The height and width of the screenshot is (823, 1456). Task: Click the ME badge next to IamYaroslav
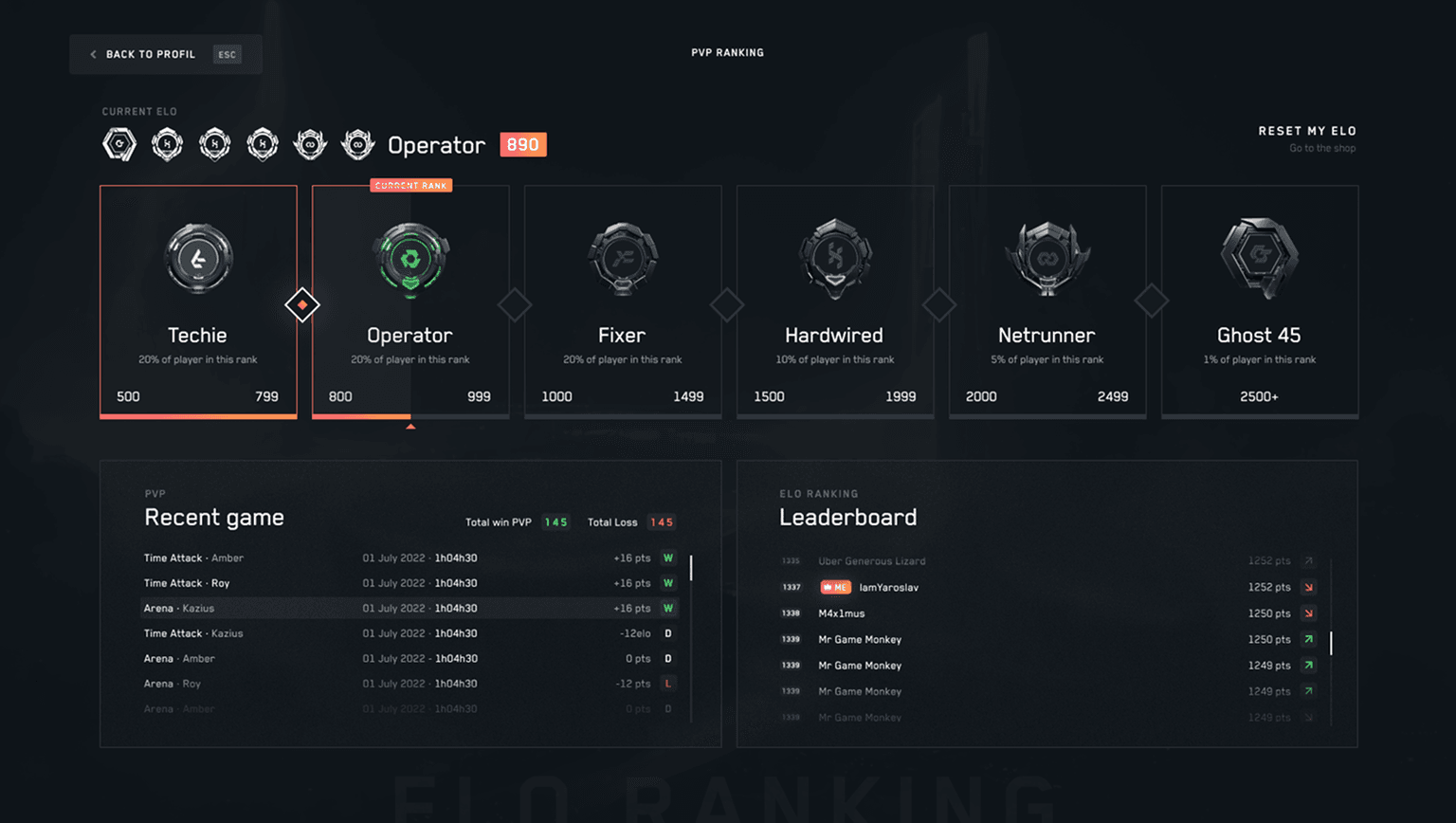835,587
